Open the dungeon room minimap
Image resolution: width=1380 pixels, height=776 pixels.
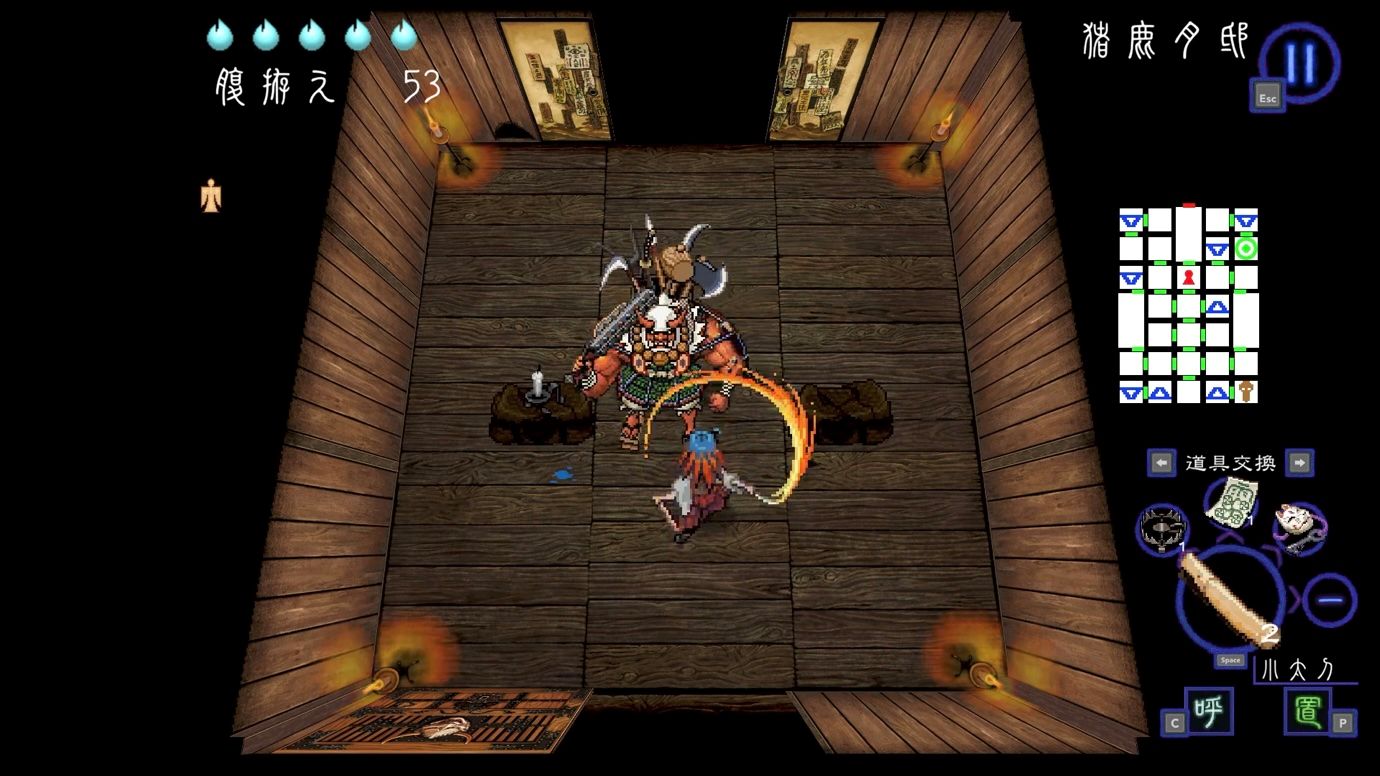(x=1188, y=305)
